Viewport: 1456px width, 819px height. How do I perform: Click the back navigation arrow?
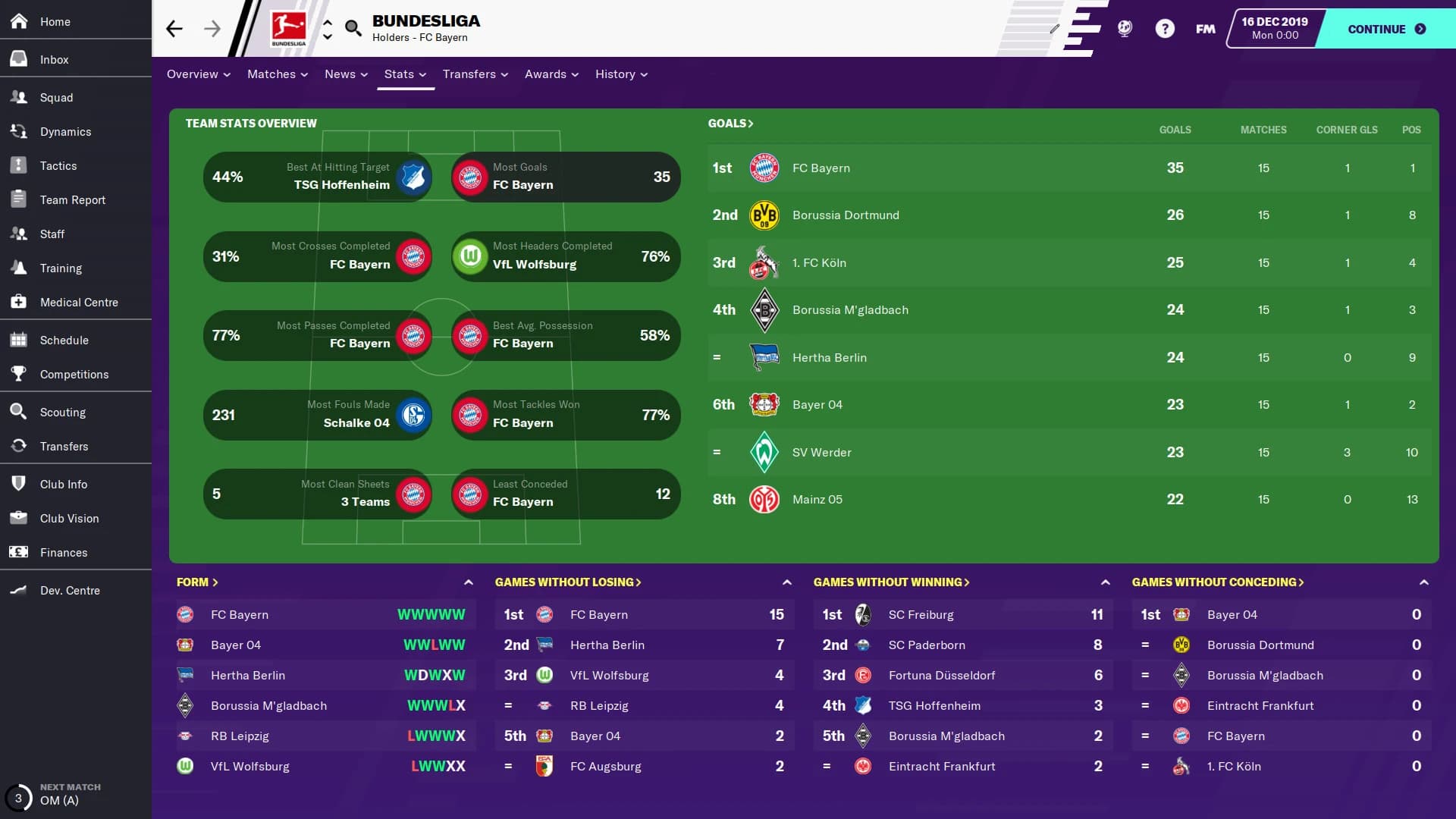[x=174, y=28]
